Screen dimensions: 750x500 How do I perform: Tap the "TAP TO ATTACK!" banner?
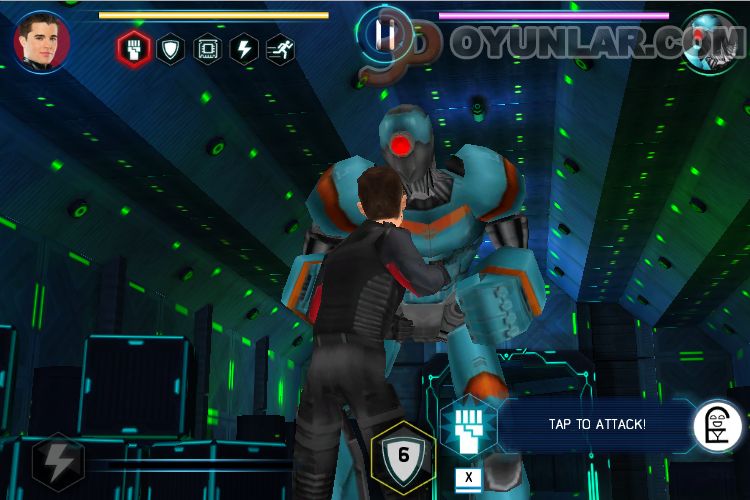tap(597, 424)
